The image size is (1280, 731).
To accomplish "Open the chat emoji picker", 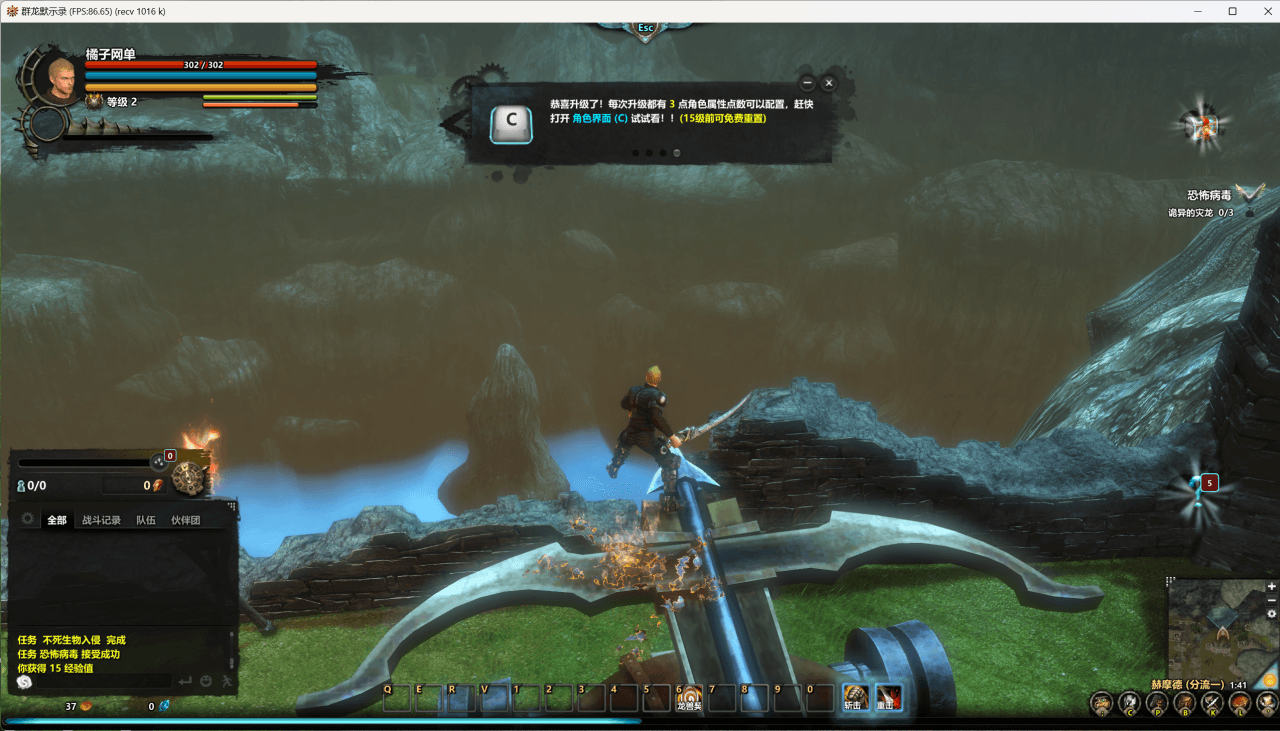I will tap(206, 681).
